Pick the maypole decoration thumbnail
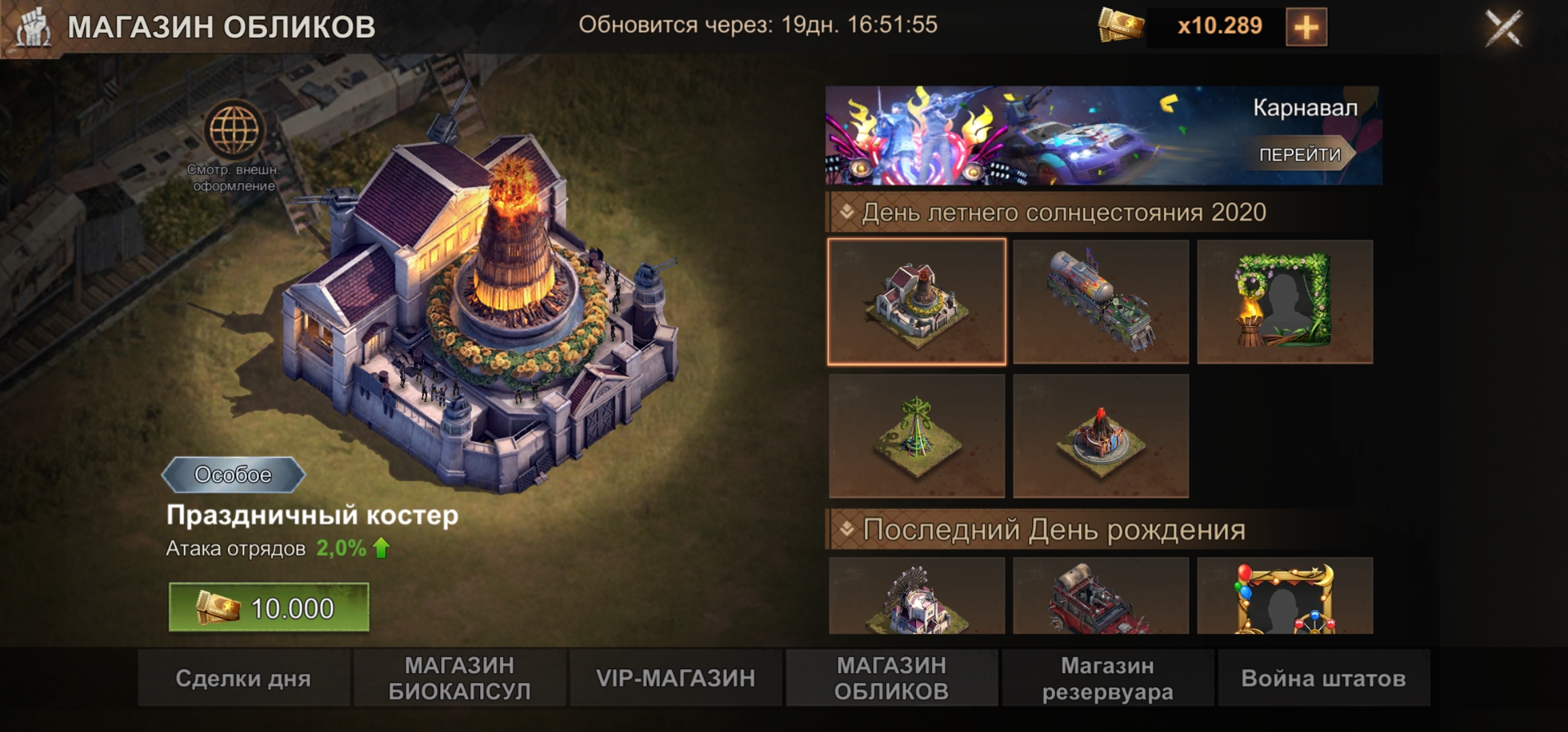 coord(916,436)
